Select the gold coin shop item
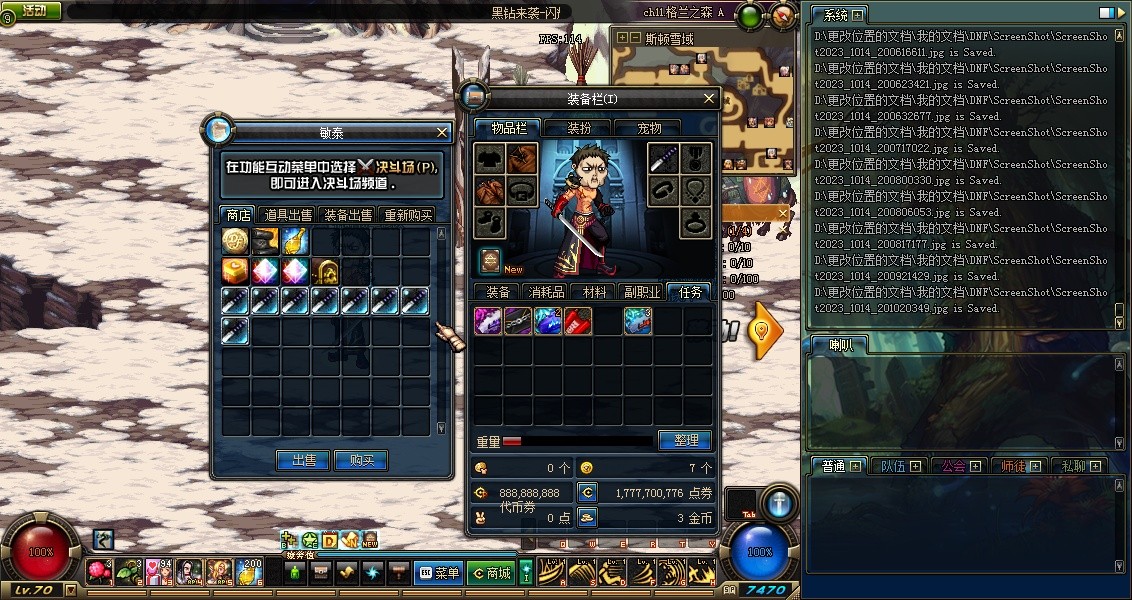Viewport: 1132px width, 600px height. [235, 241]
